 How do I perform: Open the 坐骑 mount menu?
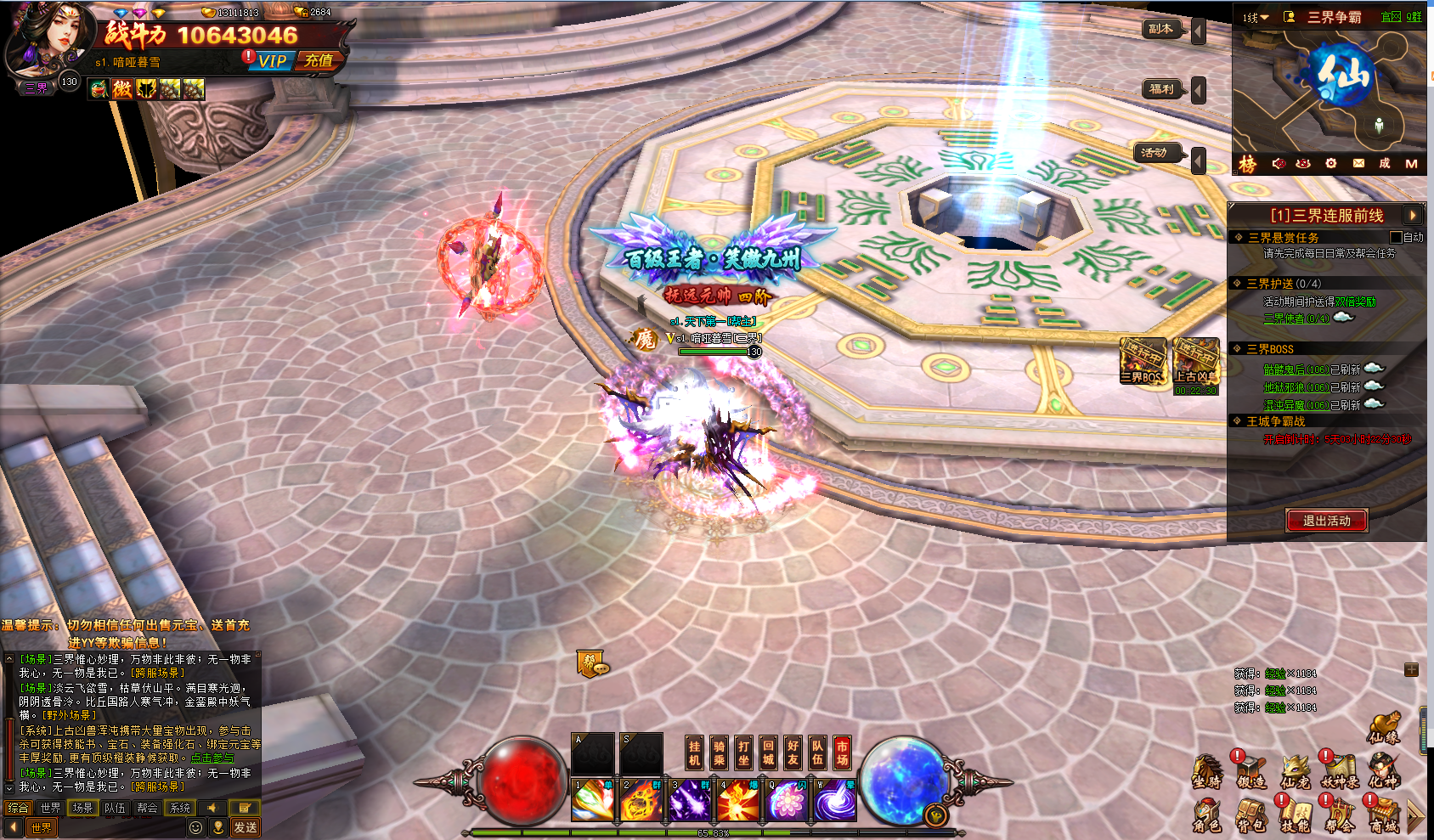pyautogui.click(x=1207, y=771)
